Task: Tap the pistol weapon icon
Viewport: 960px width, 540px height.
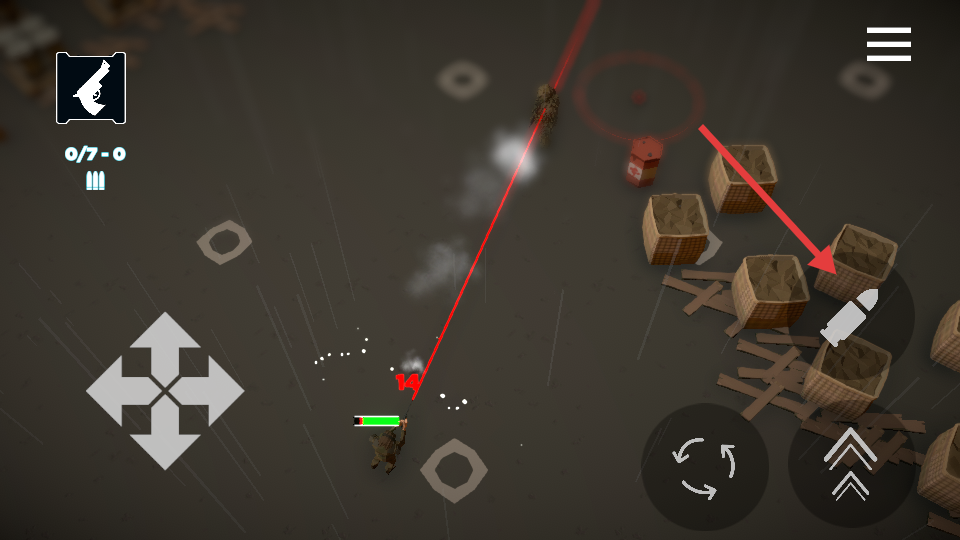Action: [x=91, y=88]
